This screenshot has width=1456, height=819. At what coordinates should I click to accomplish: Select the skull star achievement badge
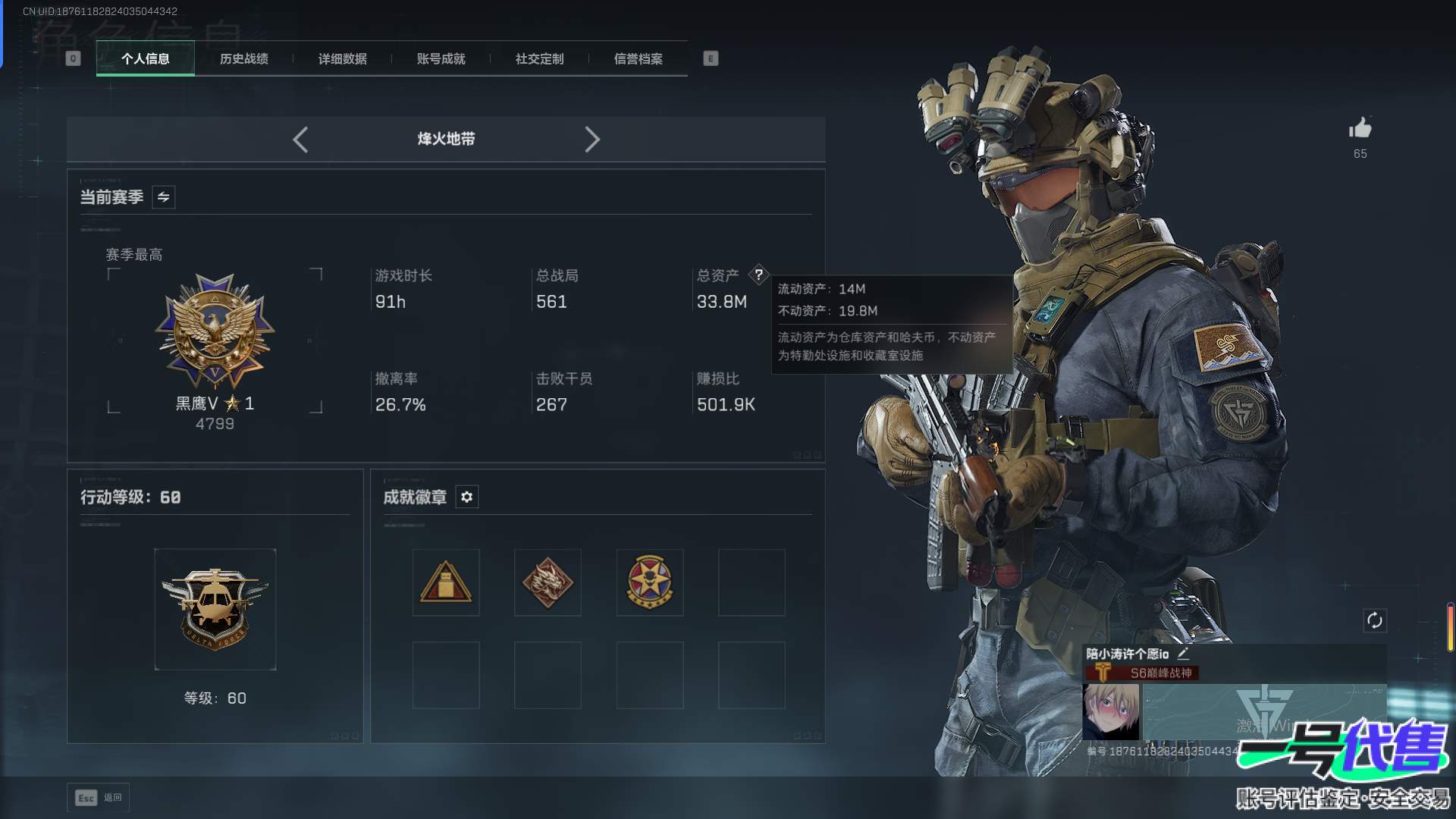(650, 582)
